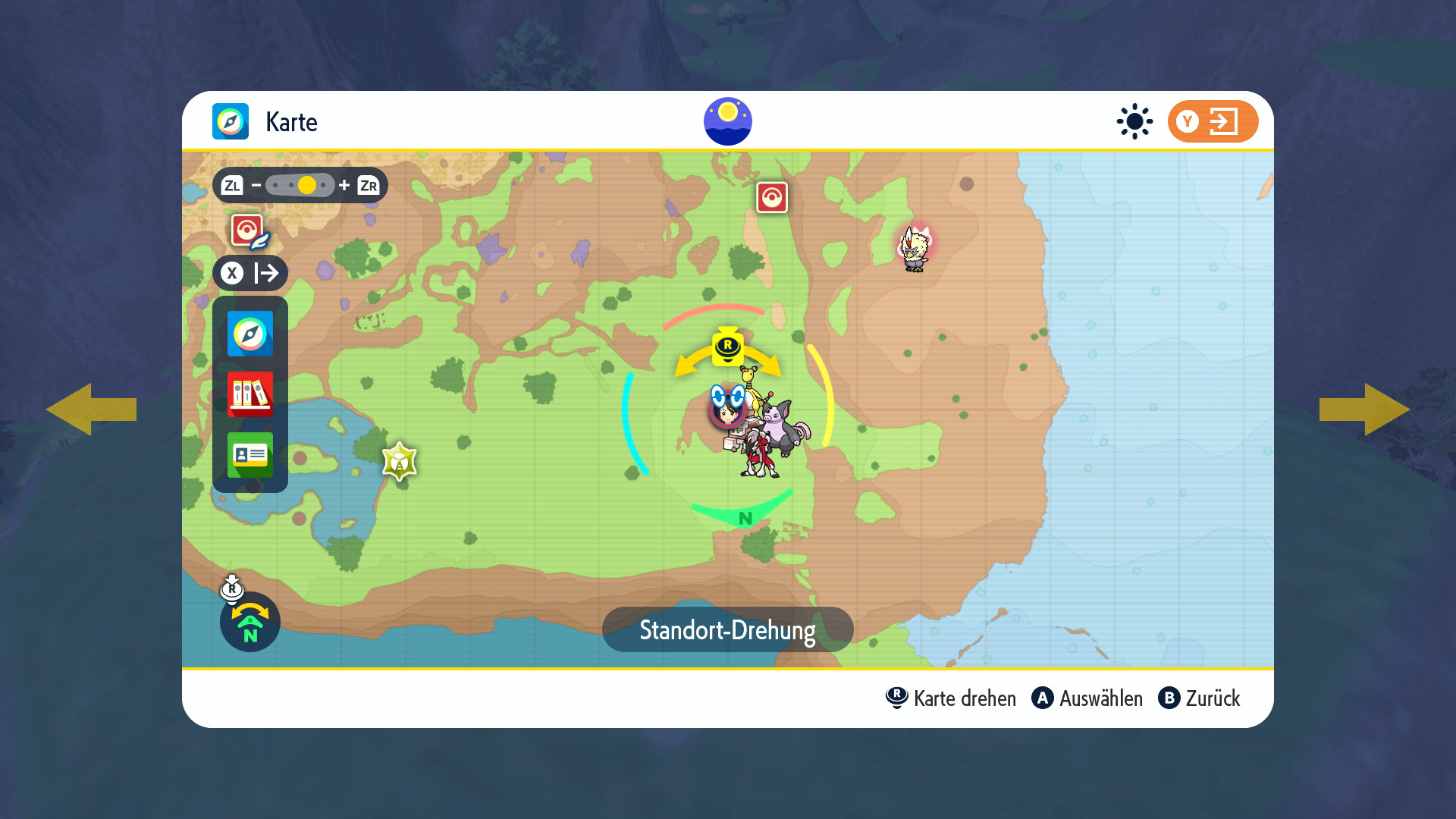
Task: Open the map app compass icon
Action: pyautogui.click(x=249, y=334)
